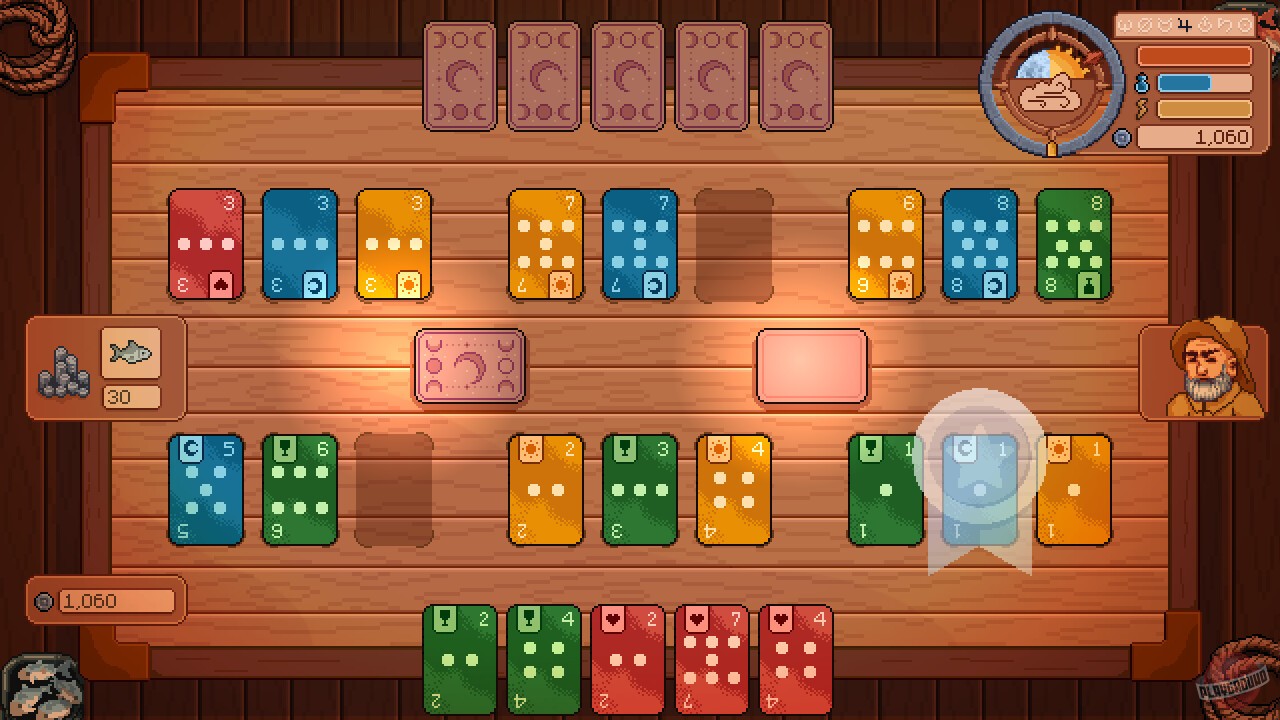Click the green 2 card in your hand
The height and width of the screenshot is (720, 1280).
[459, 658]
